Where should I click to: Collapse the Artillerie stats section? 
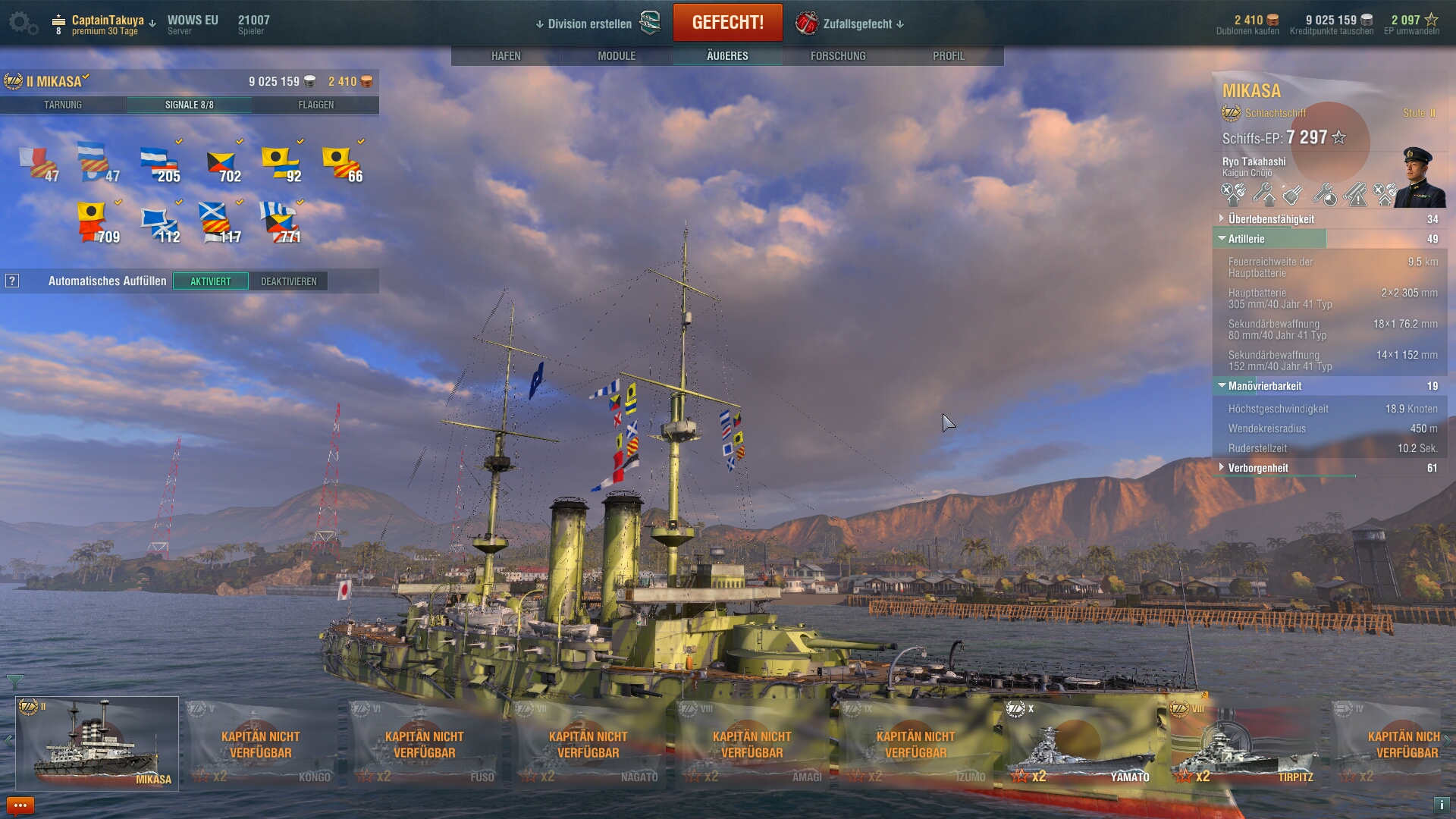1246,239
